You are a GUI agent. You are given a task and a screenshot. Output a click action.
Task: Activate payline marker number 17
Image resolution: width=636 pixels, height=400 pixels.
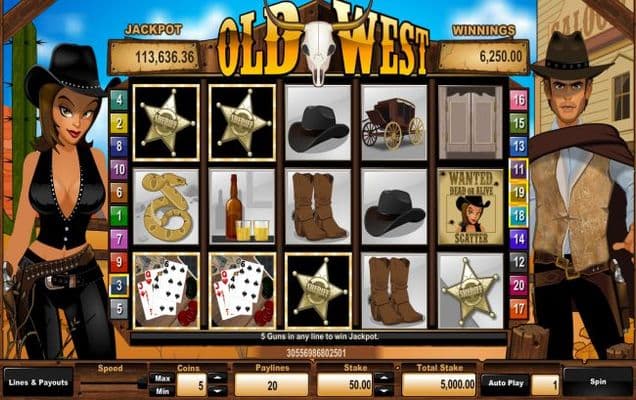click(518, 309)
